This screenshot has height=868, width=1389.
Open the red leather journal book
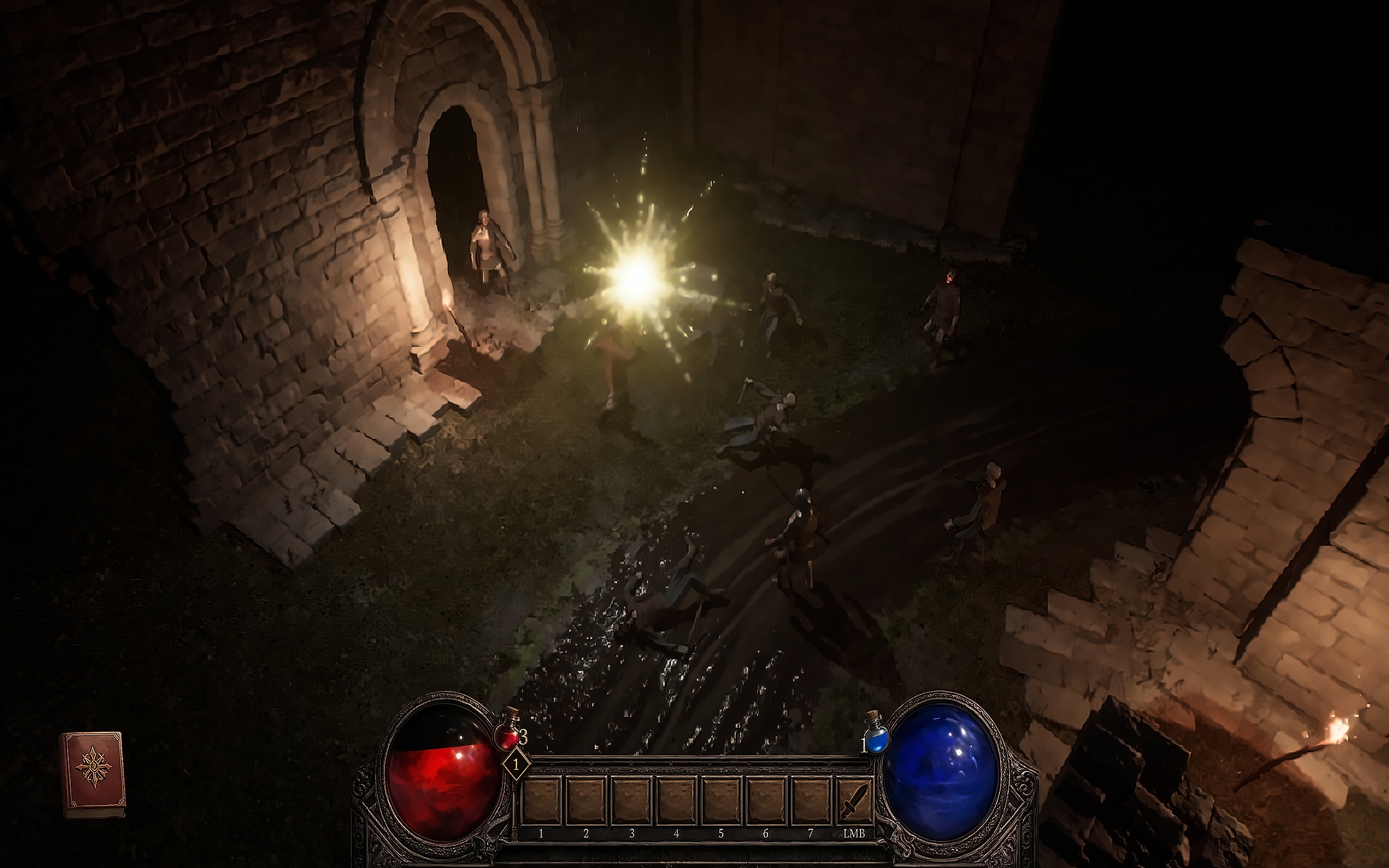click(93, 774)
